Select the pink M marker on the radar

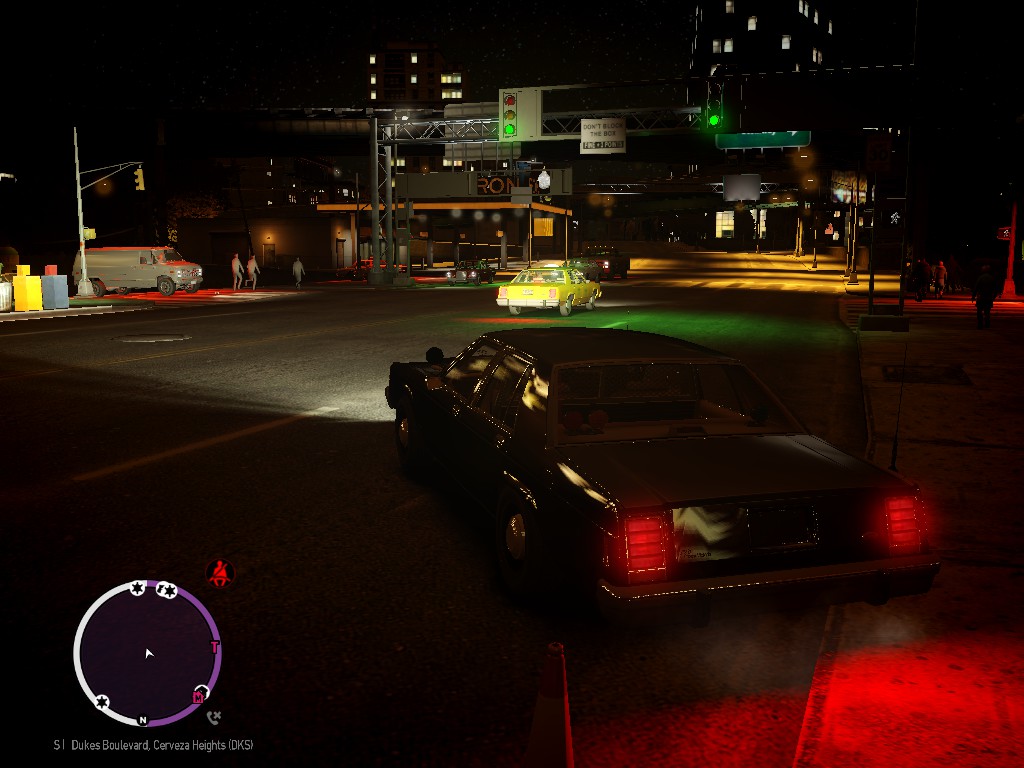[198, 696]
